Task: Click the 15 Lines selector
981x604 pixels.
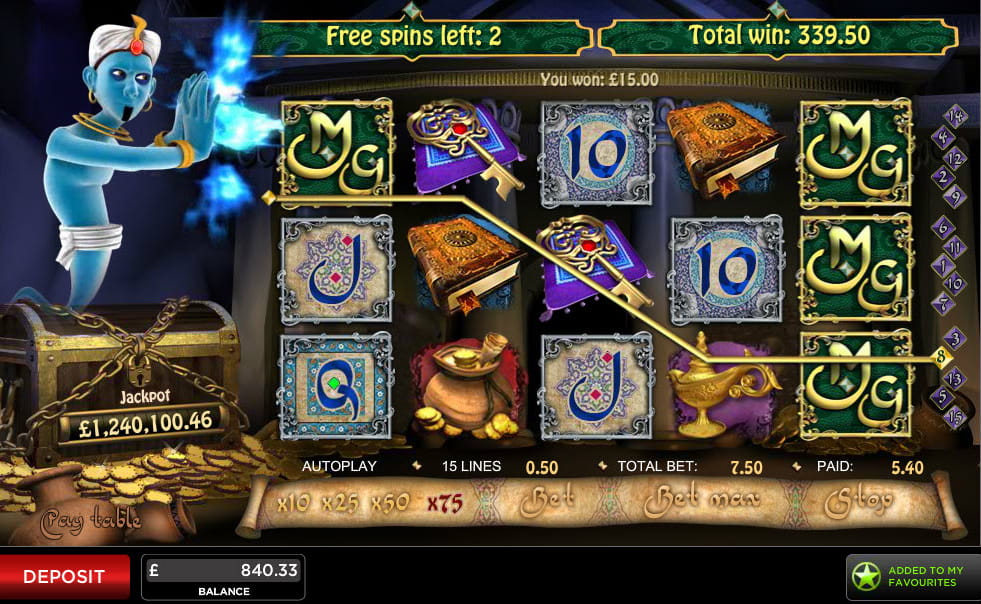Action: click(x=471, y=467)
